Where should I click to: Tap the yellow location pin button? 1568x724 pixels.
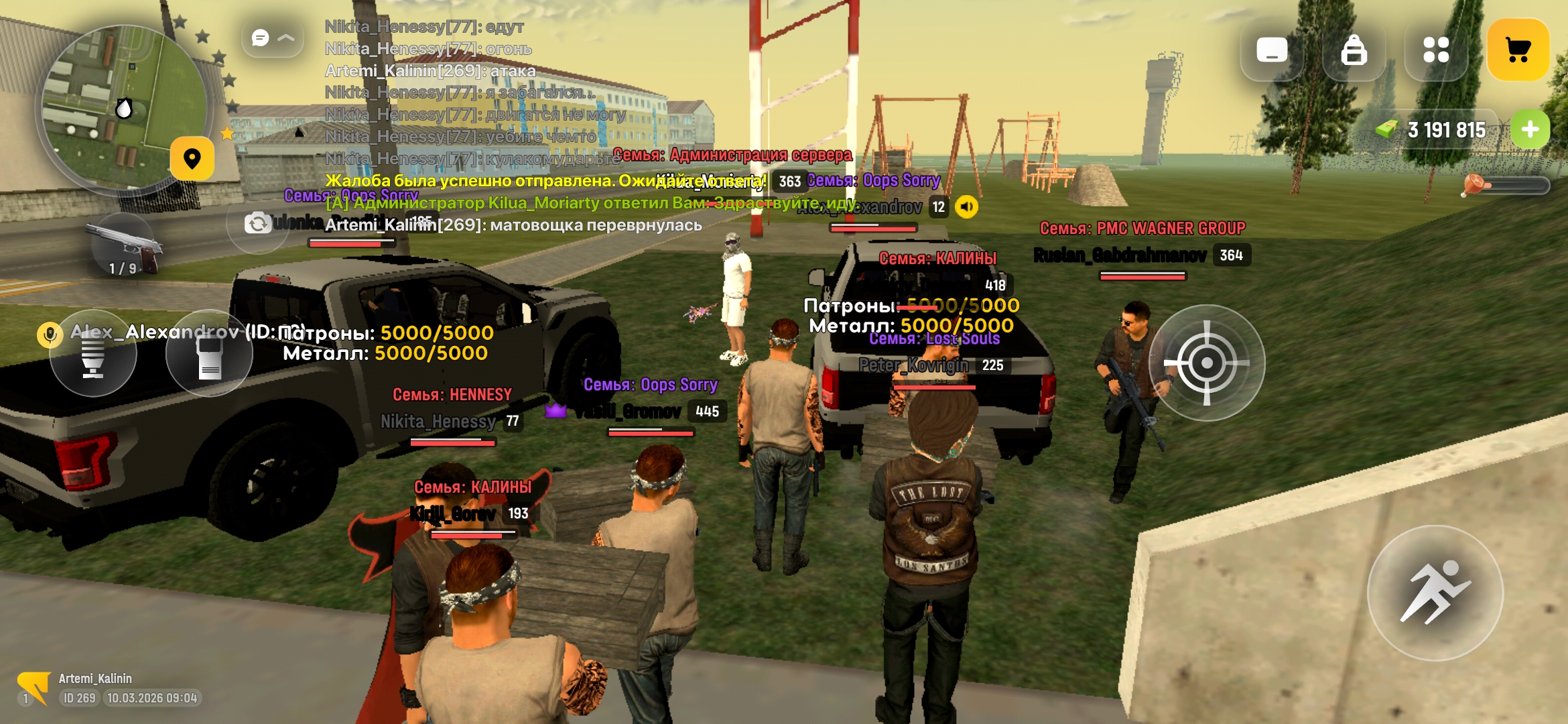192,159
